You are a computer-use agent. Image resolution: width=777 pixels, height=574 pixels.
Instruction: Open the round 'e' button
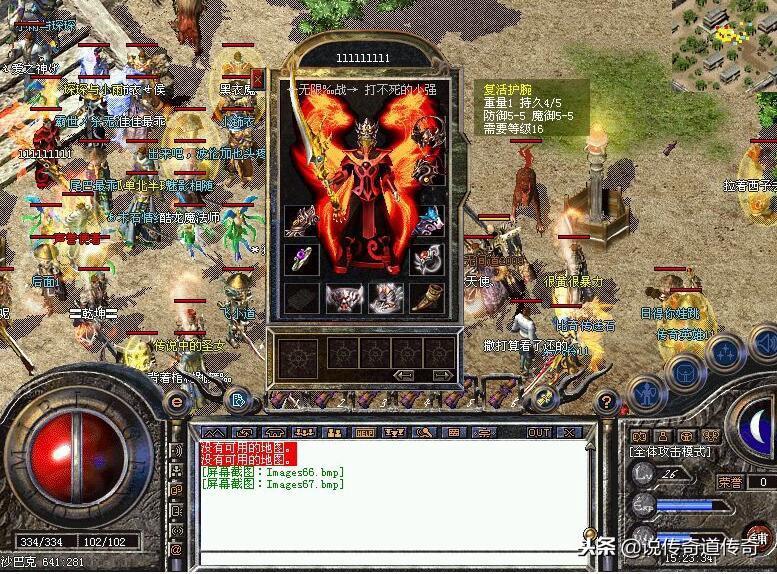coord(177,400)
